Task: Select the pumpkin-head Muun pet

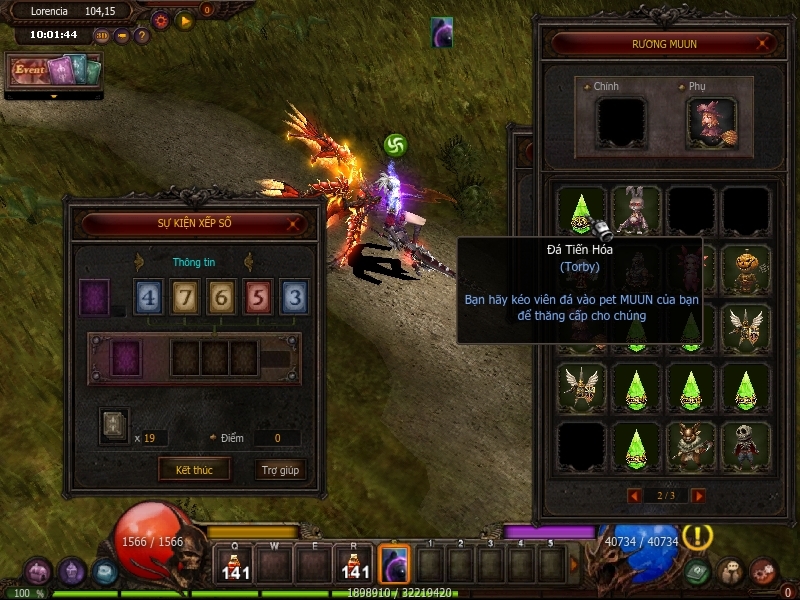Action: tap(746, 269)
